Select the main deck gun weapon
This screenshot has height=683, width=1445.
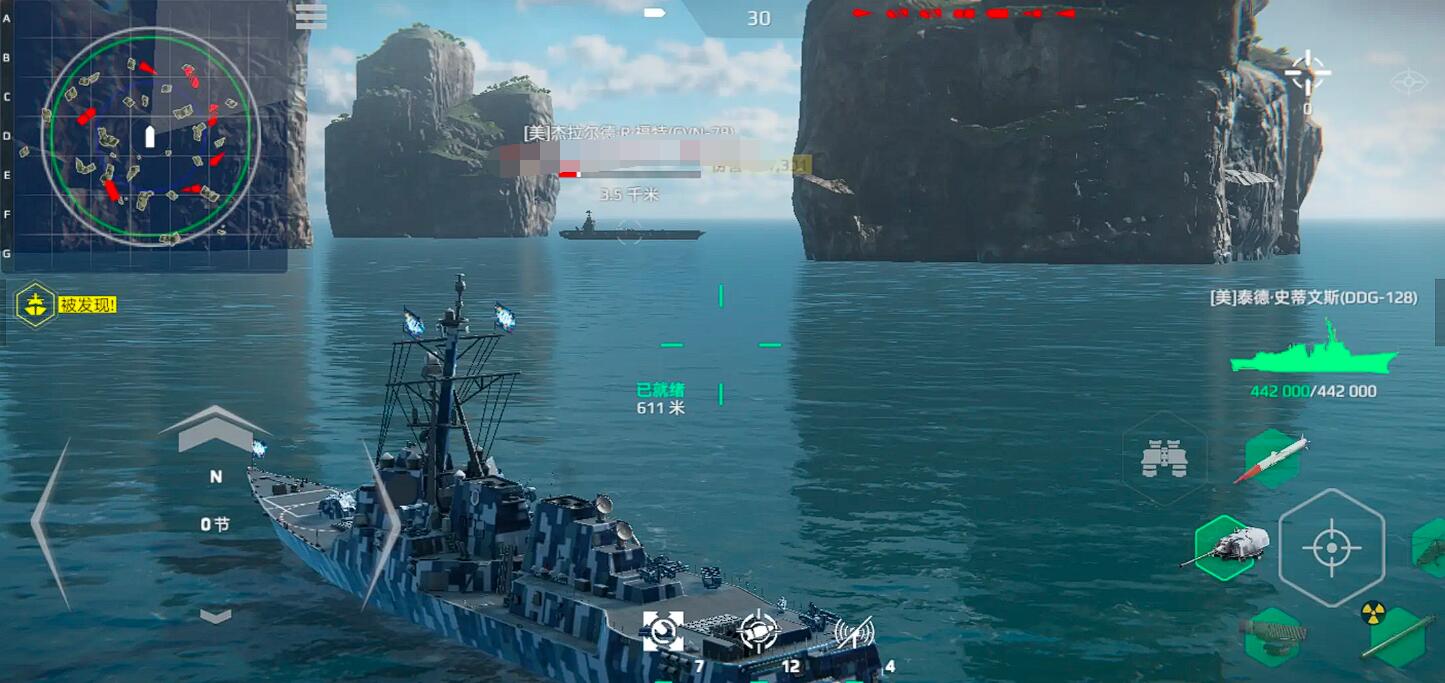pos(1226,547)
